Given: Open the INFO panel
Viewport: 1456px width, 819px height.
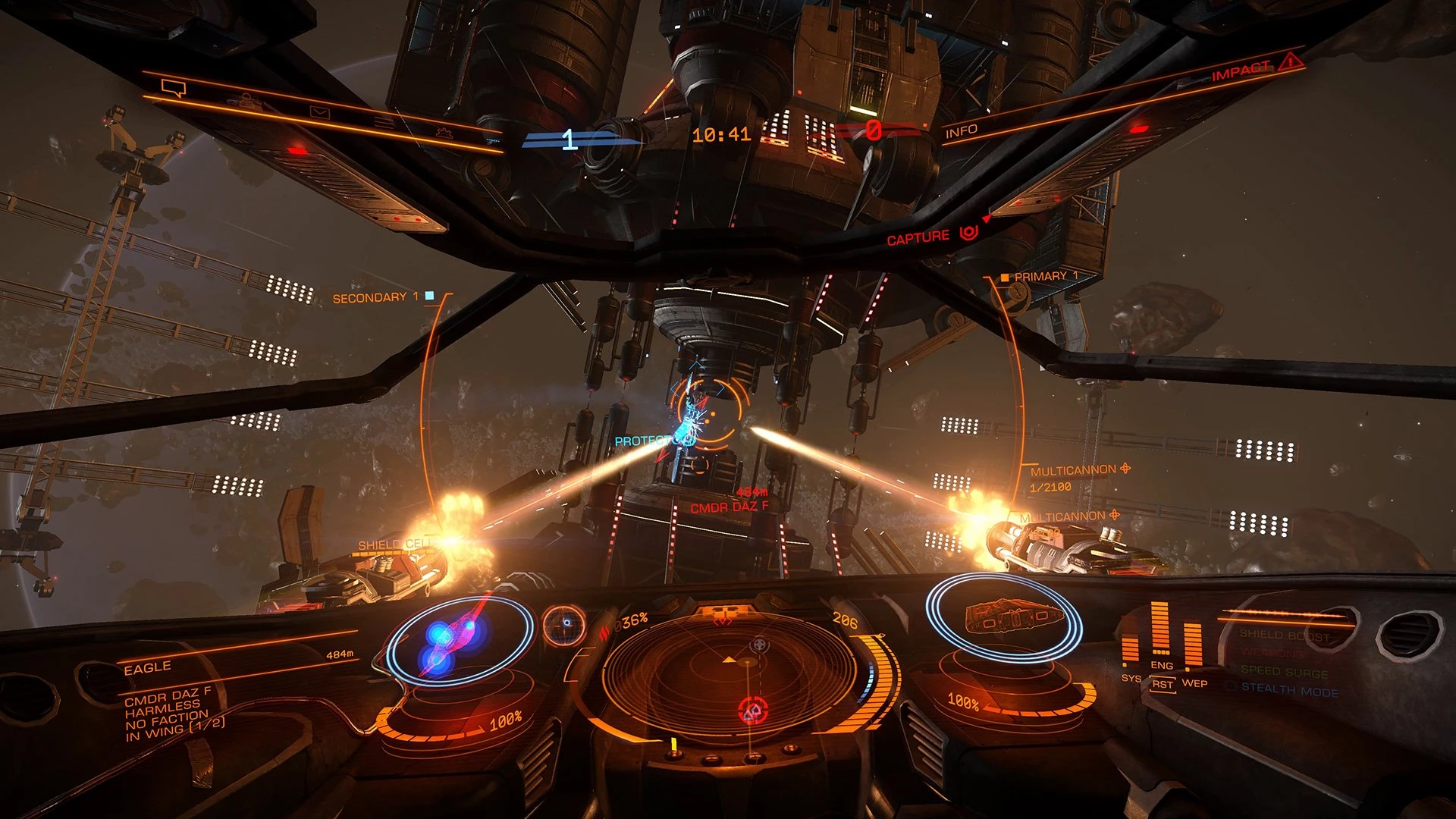Looking at the screenshot, I should click(x=961, y=131).
